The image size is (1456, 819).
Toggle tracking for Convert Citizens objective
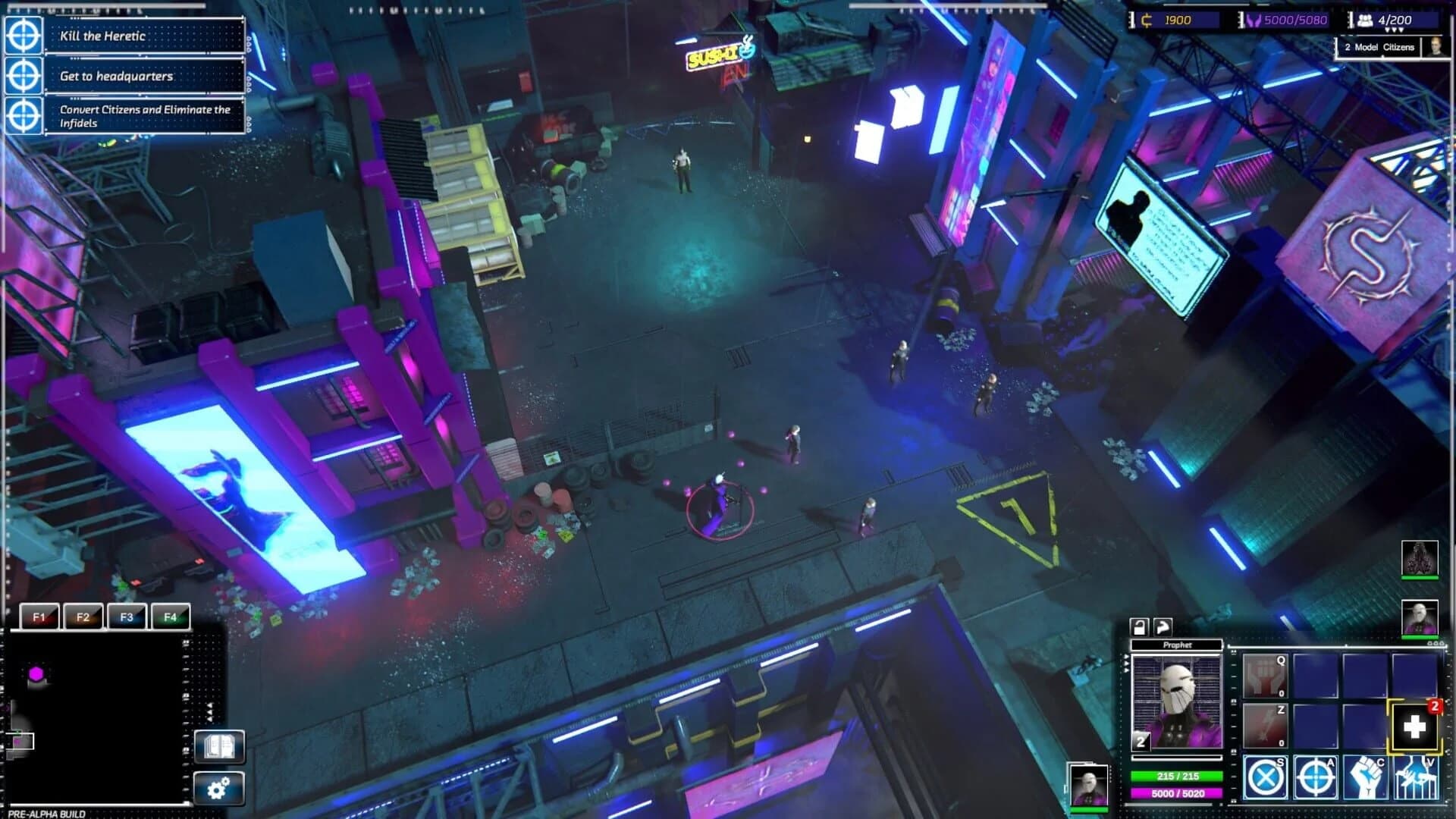25,114
